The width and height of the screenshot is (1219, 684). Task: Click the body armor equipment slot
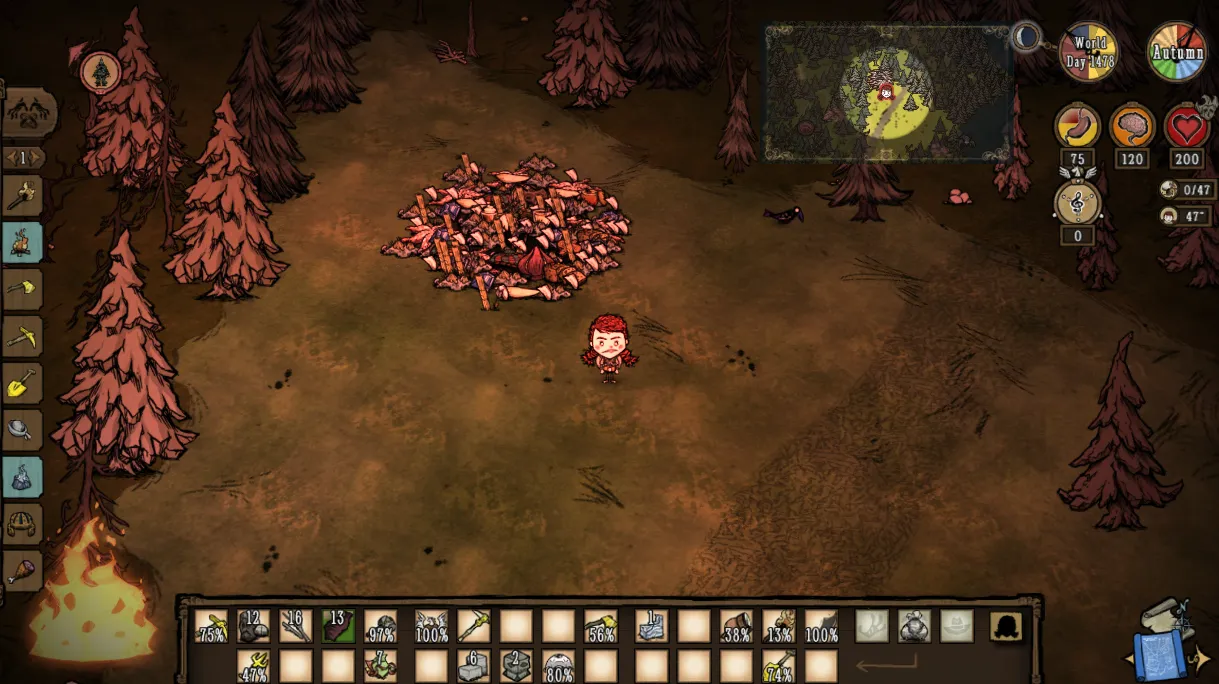click(914, 626)
